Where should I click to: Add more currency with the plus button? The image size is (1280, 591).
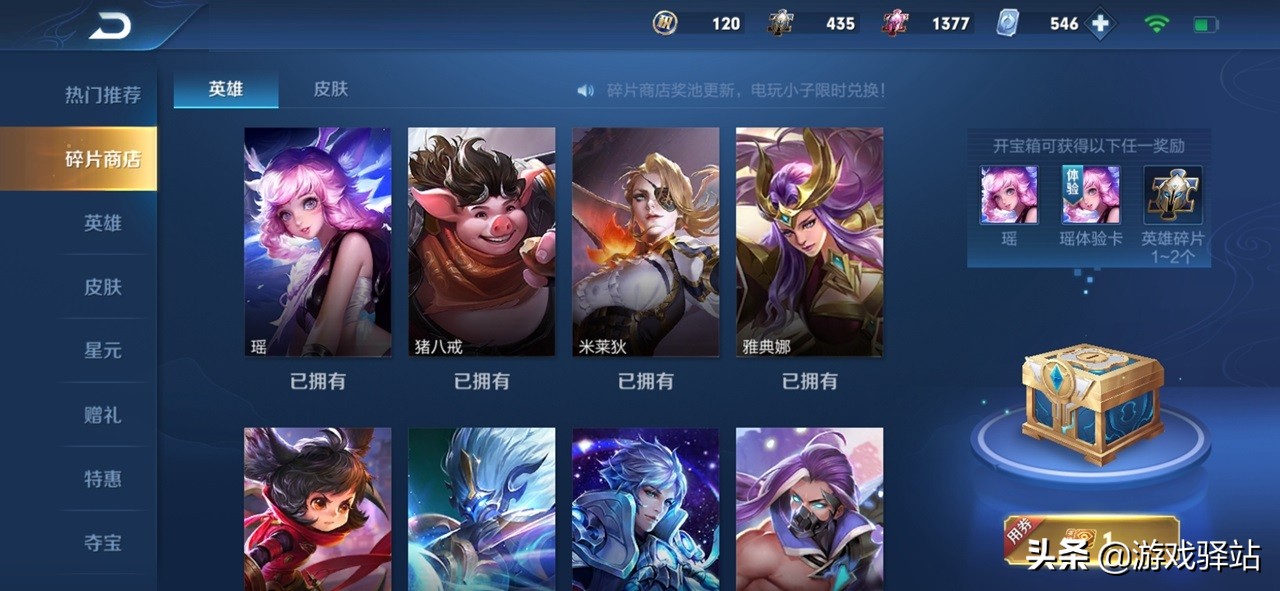pos(1101,24)
